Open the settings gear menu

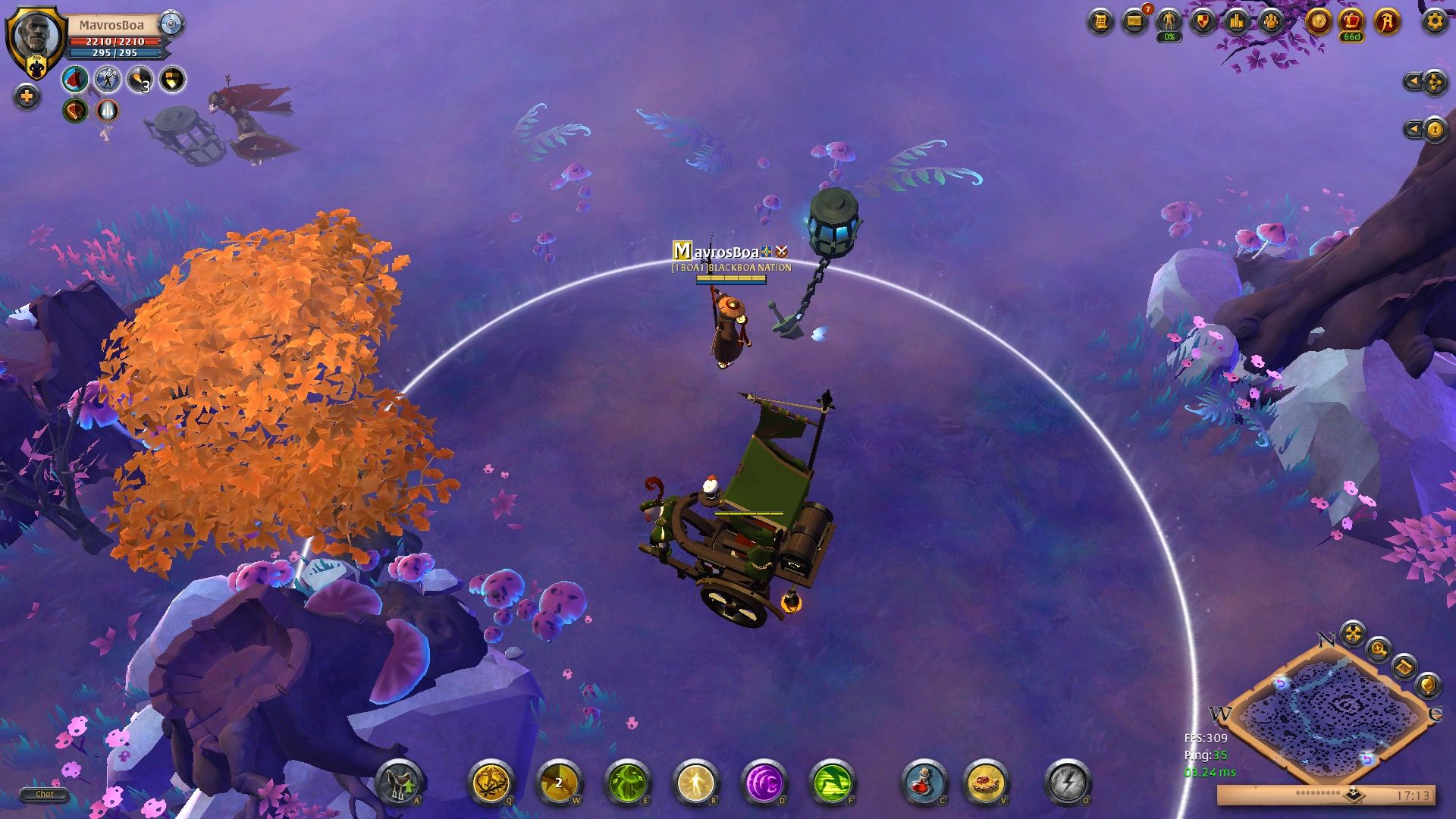pyautogui.click(x=1434, y=21)
